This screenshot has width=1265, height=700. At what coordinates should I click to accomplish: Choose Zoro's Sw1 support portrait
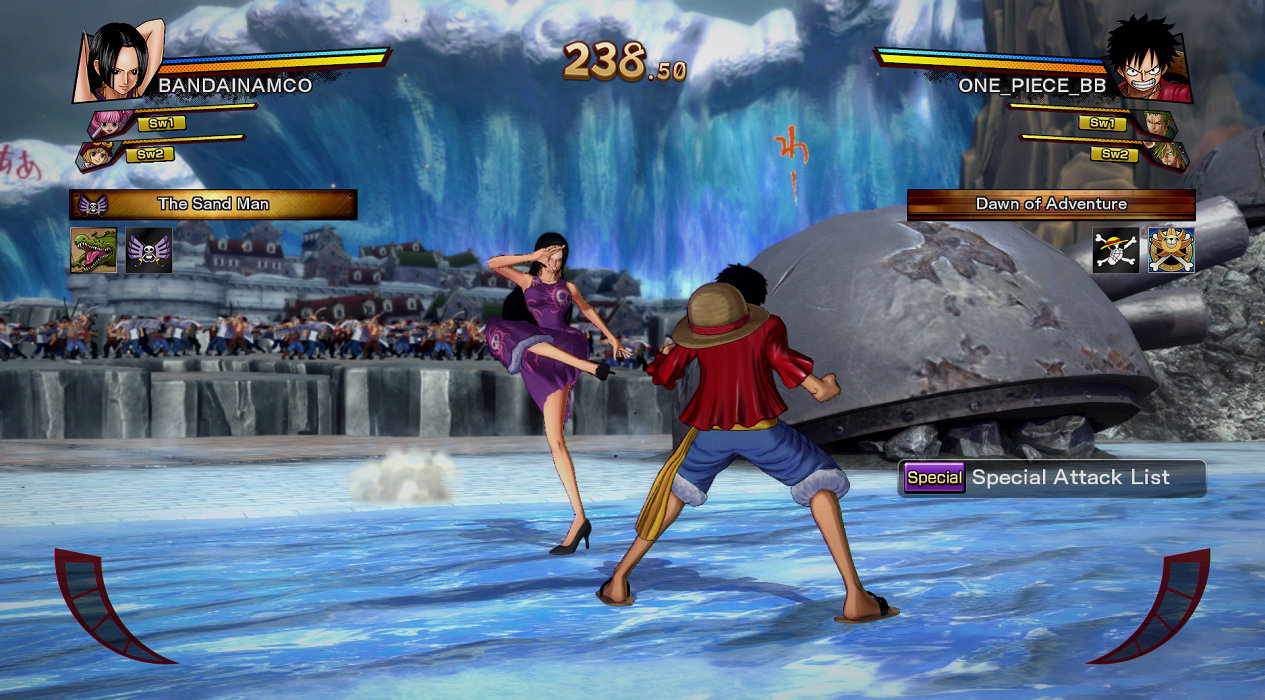coord(1160,123)
